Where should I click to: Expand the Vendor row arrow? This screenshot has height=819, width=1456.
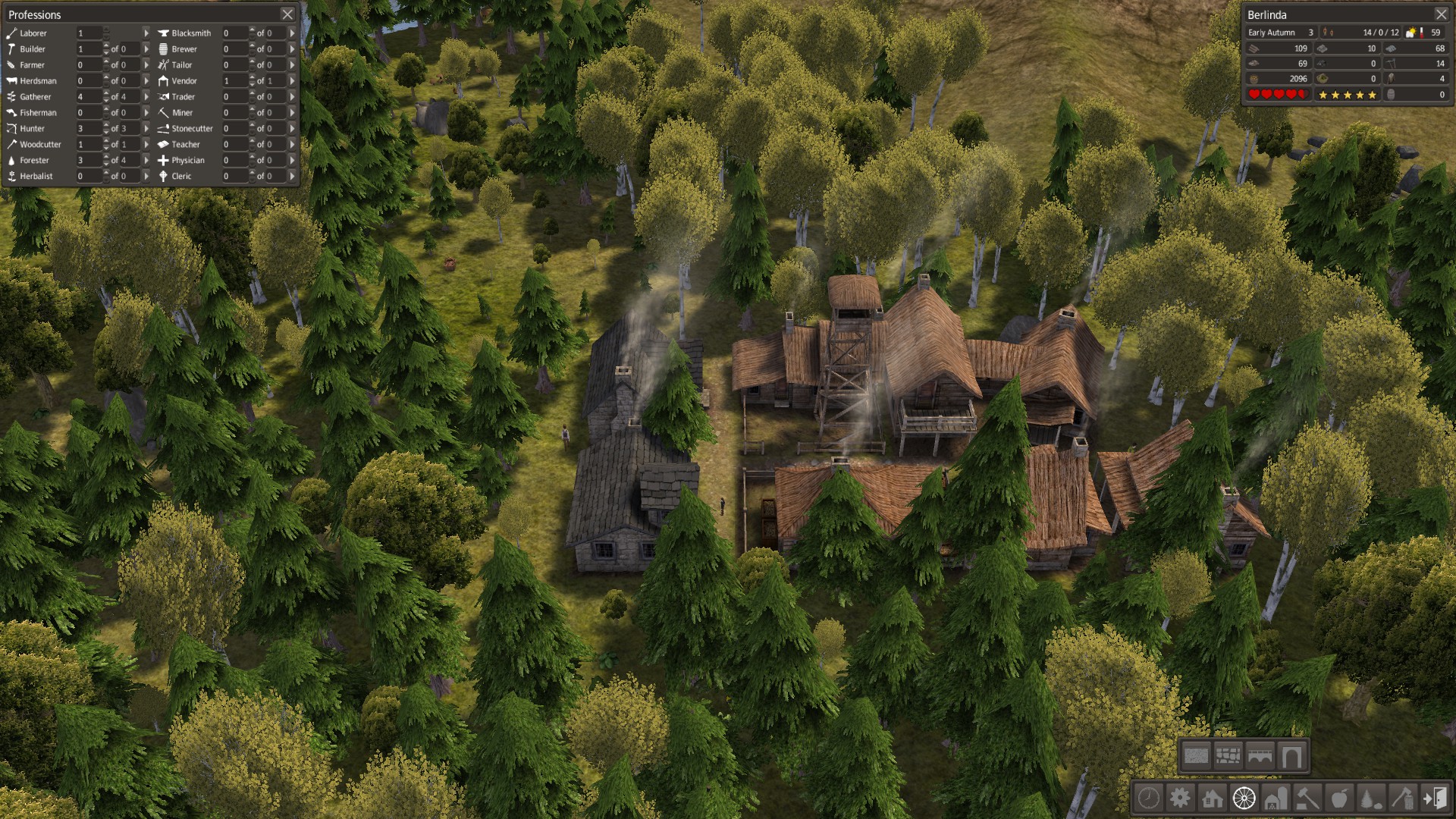292,81
